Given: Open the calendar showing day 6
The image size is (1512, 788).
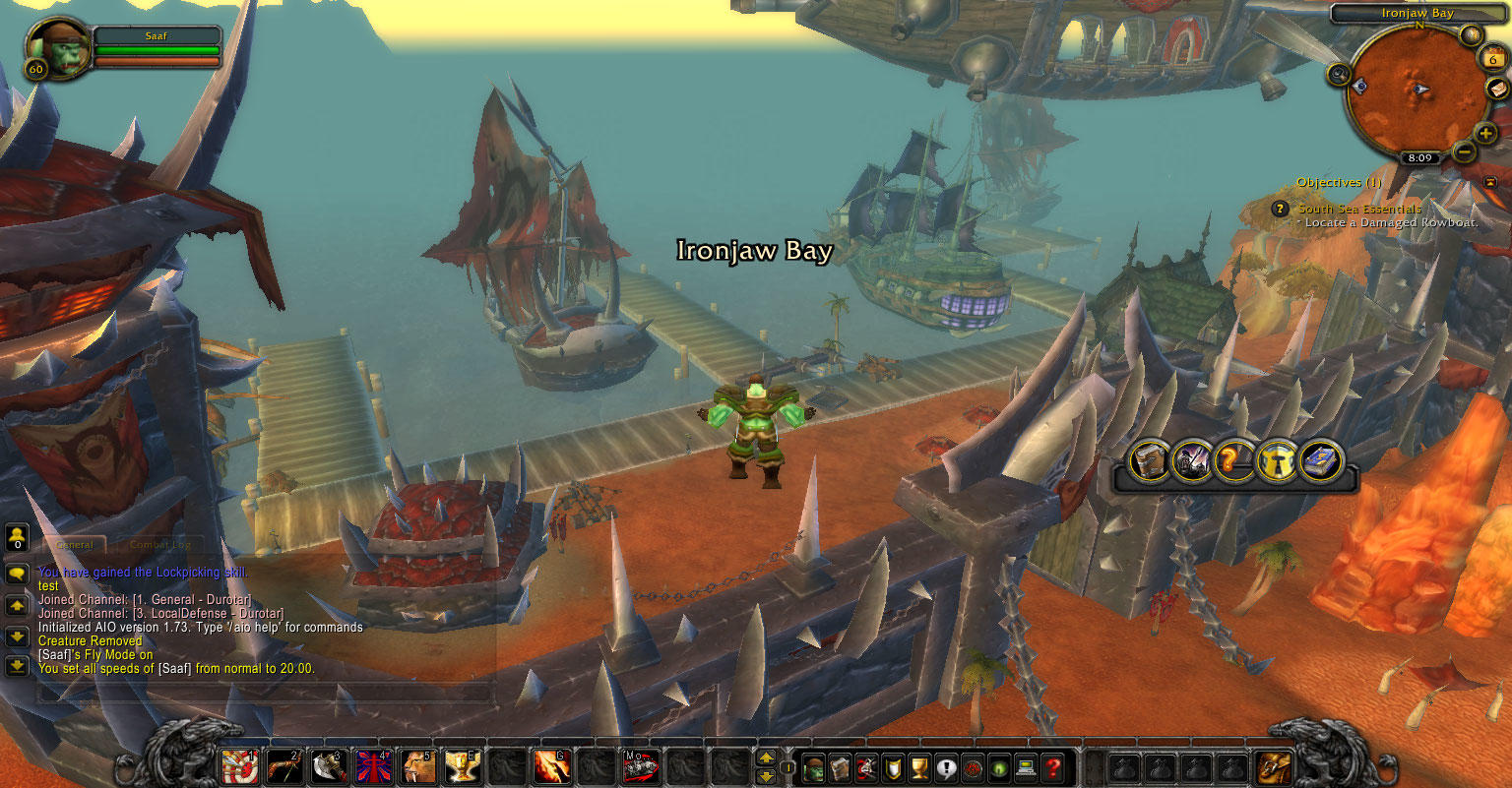Looking at the screenshot, I should coord(1492,58).
